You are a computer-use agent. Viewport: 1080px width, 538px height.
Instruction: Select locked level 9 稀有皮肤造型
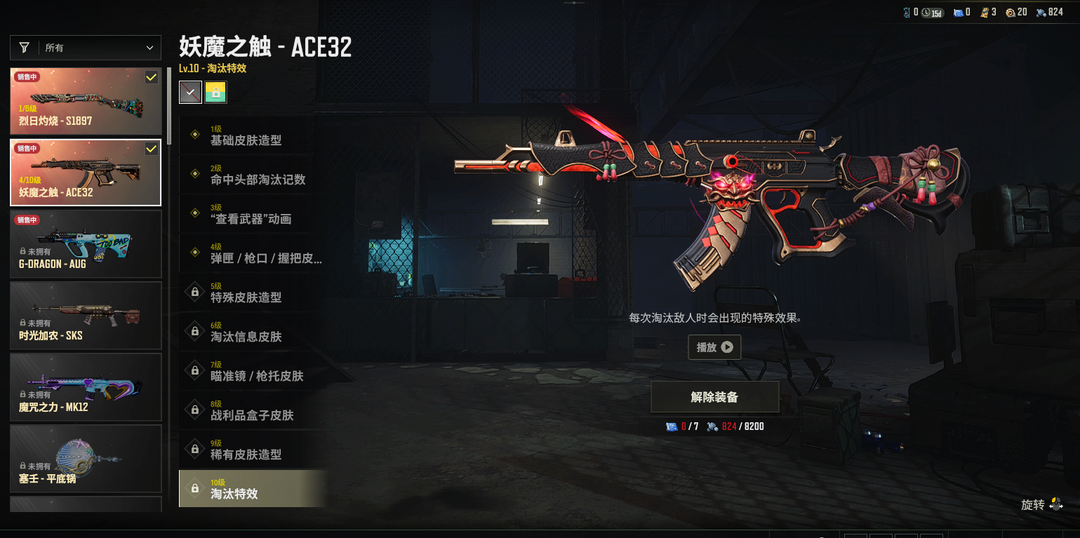(252, 449)
